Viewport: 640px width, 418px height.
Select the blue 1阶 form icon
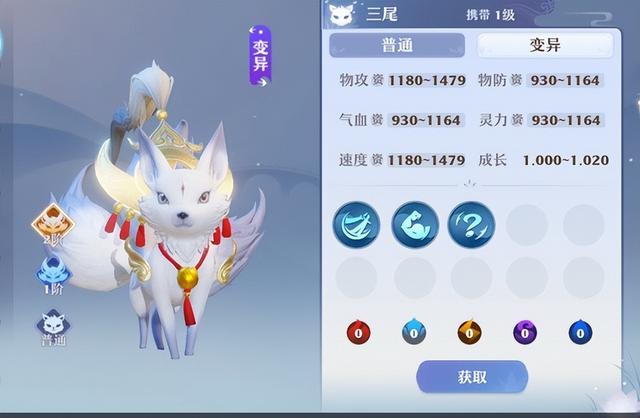click(x=52, y=275)
